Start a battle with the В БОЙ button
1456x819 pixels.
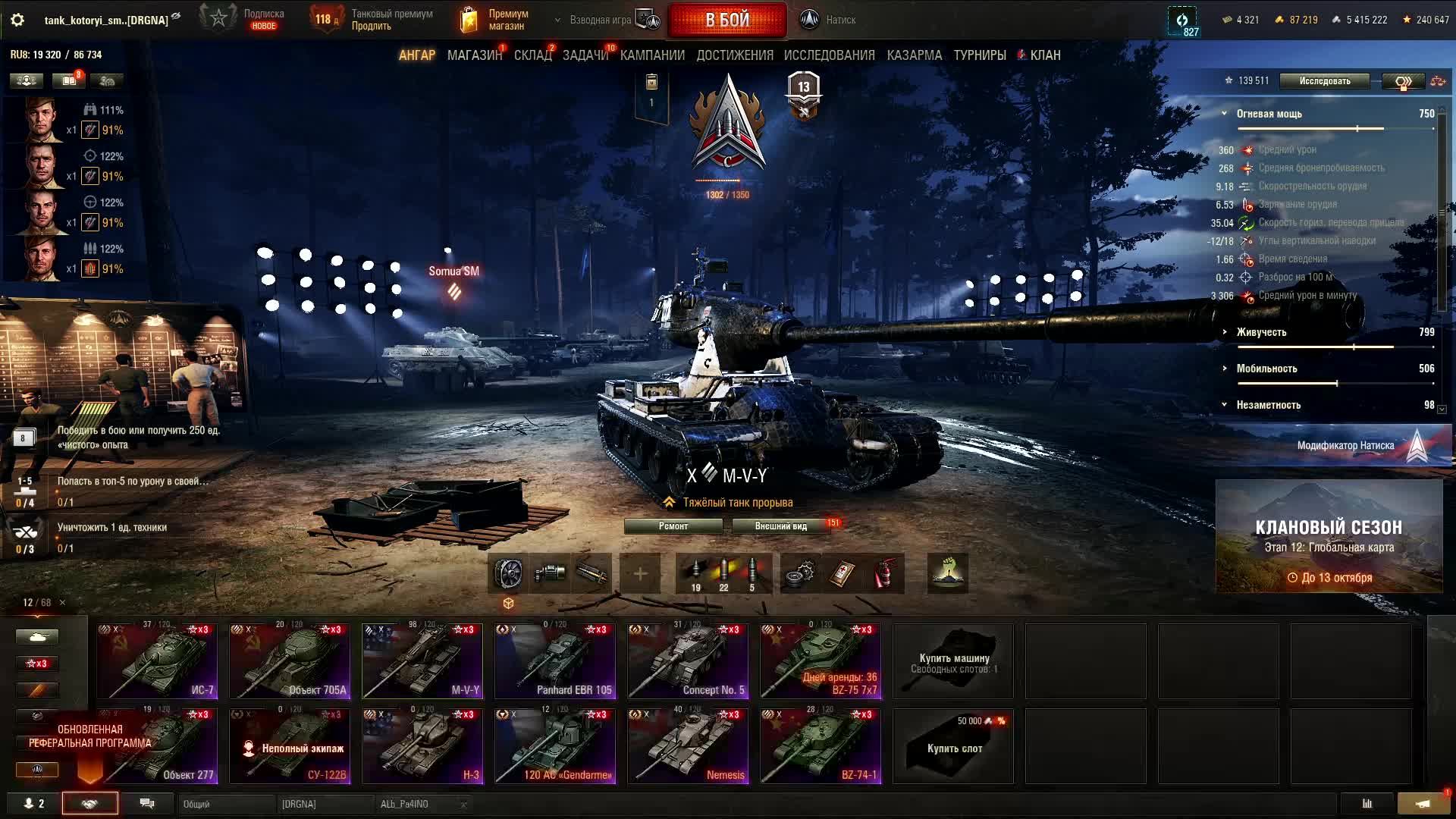coord(726,20)
